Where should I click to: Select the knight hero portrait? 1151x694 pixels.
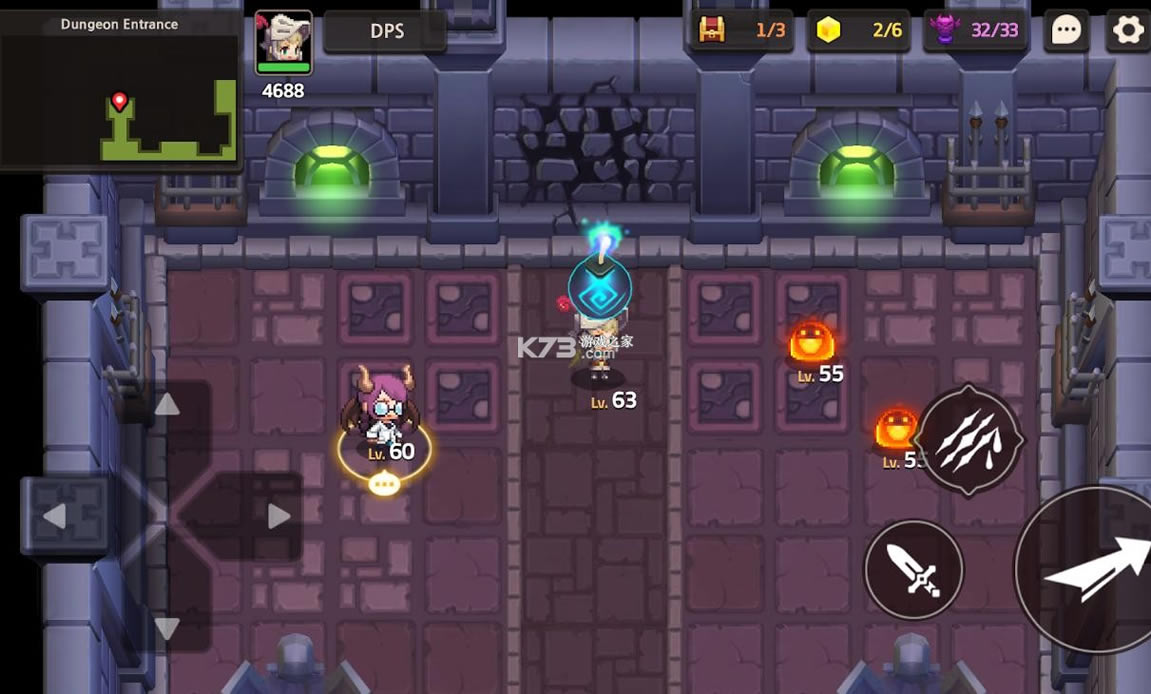(284, 43)
